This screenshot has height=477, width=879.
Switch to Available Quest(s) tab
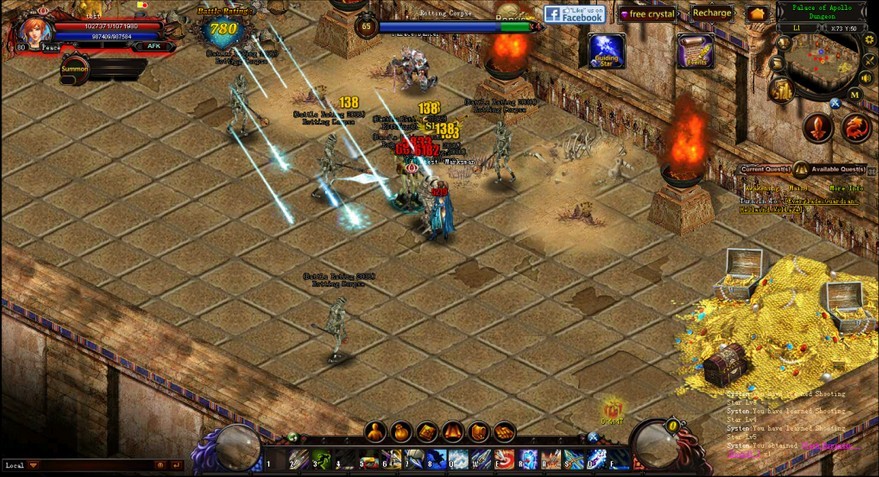(837, 169)
